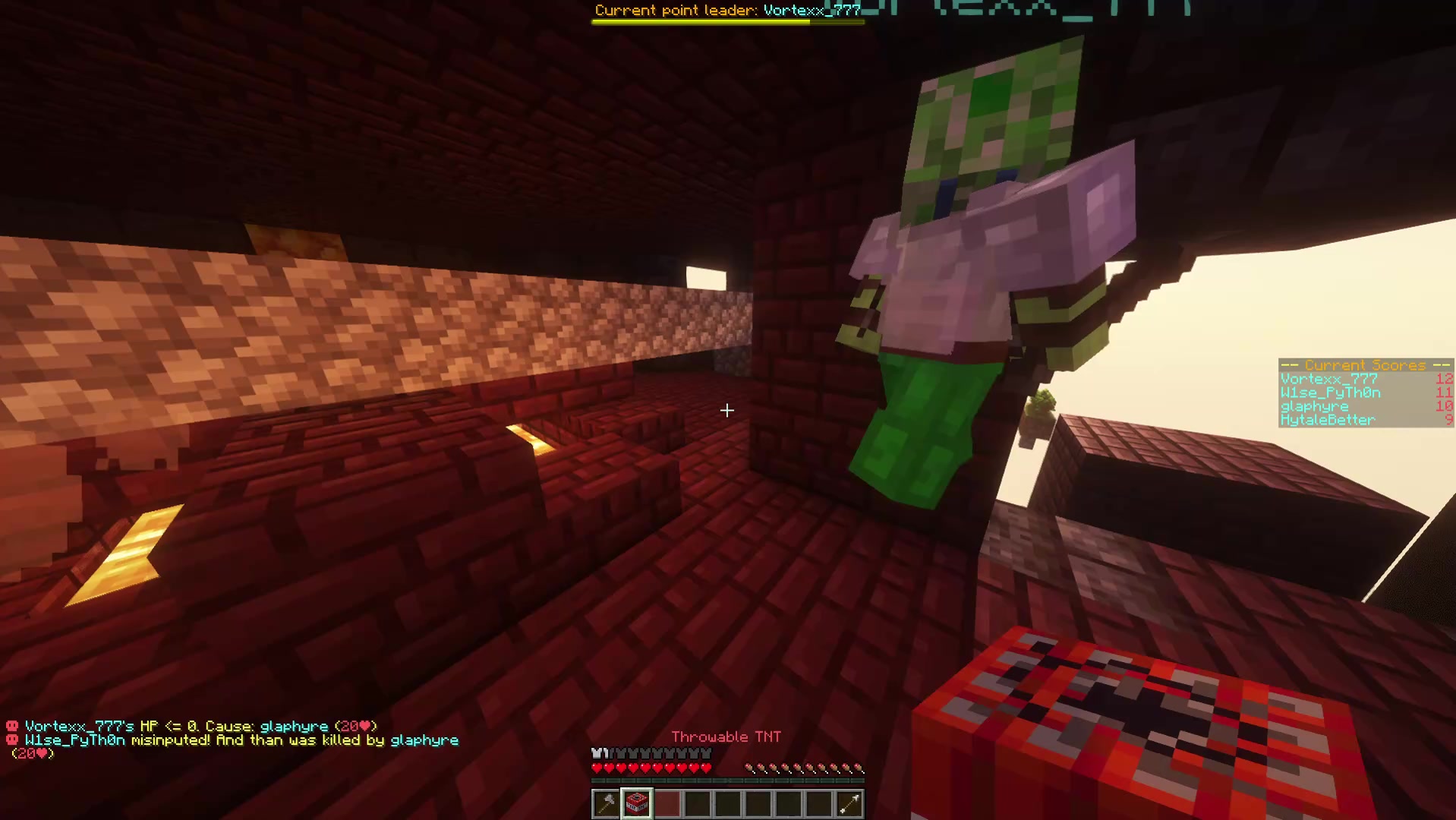Click the crosshair at screen center
This screenshot has width=1456, height=820.
[727, 411]
